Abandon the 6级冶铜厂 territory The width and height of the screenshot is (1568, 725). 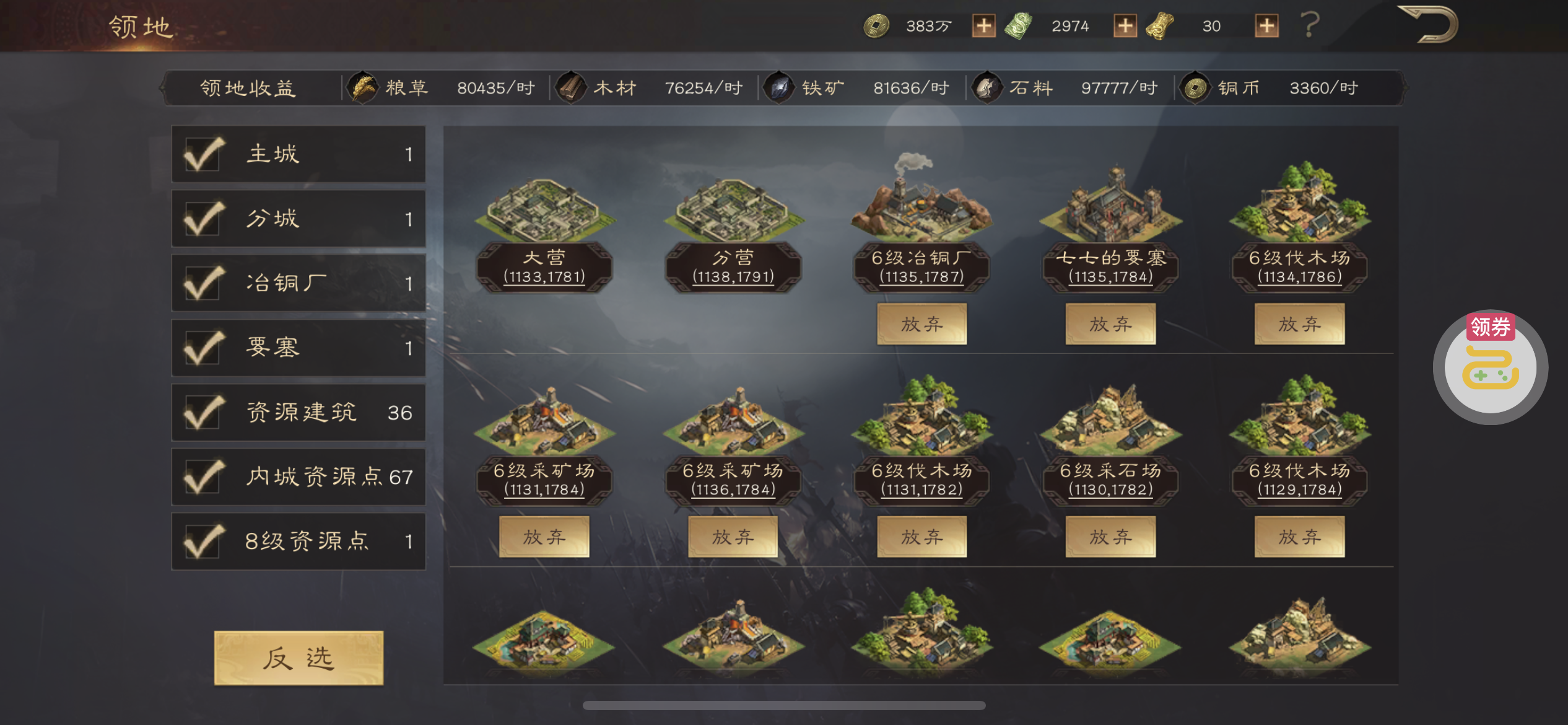921,324
